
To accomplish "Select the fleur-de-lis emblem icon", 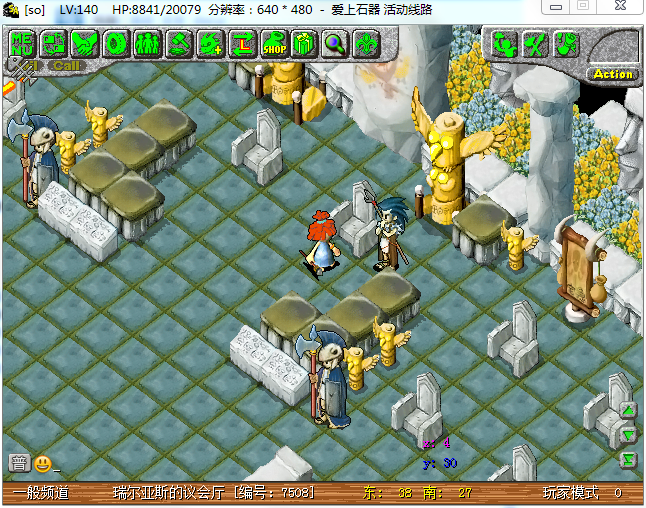I will (x=366, y=43).
